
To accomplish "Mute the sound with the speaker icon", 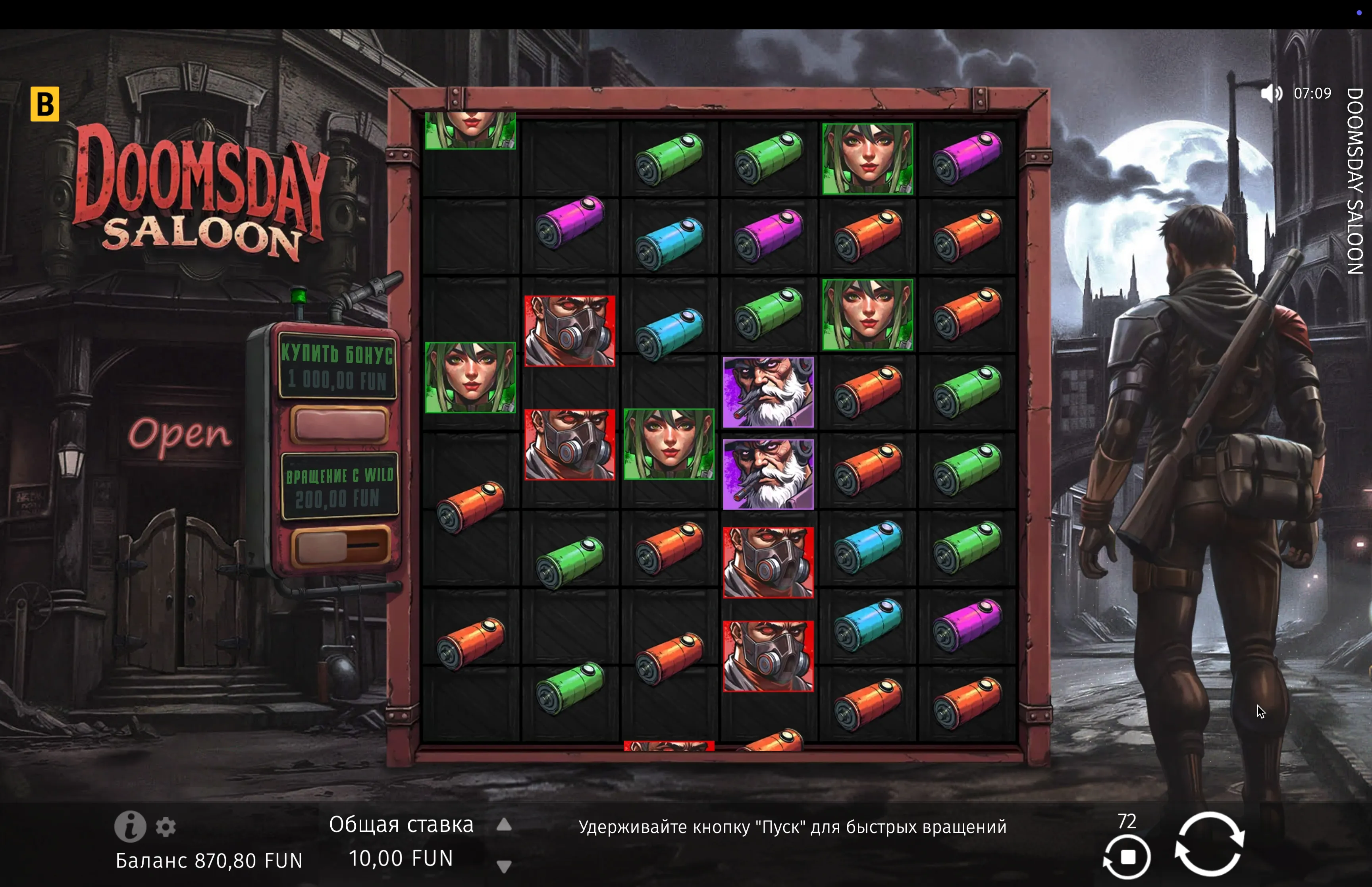I will pos(1271,93).
